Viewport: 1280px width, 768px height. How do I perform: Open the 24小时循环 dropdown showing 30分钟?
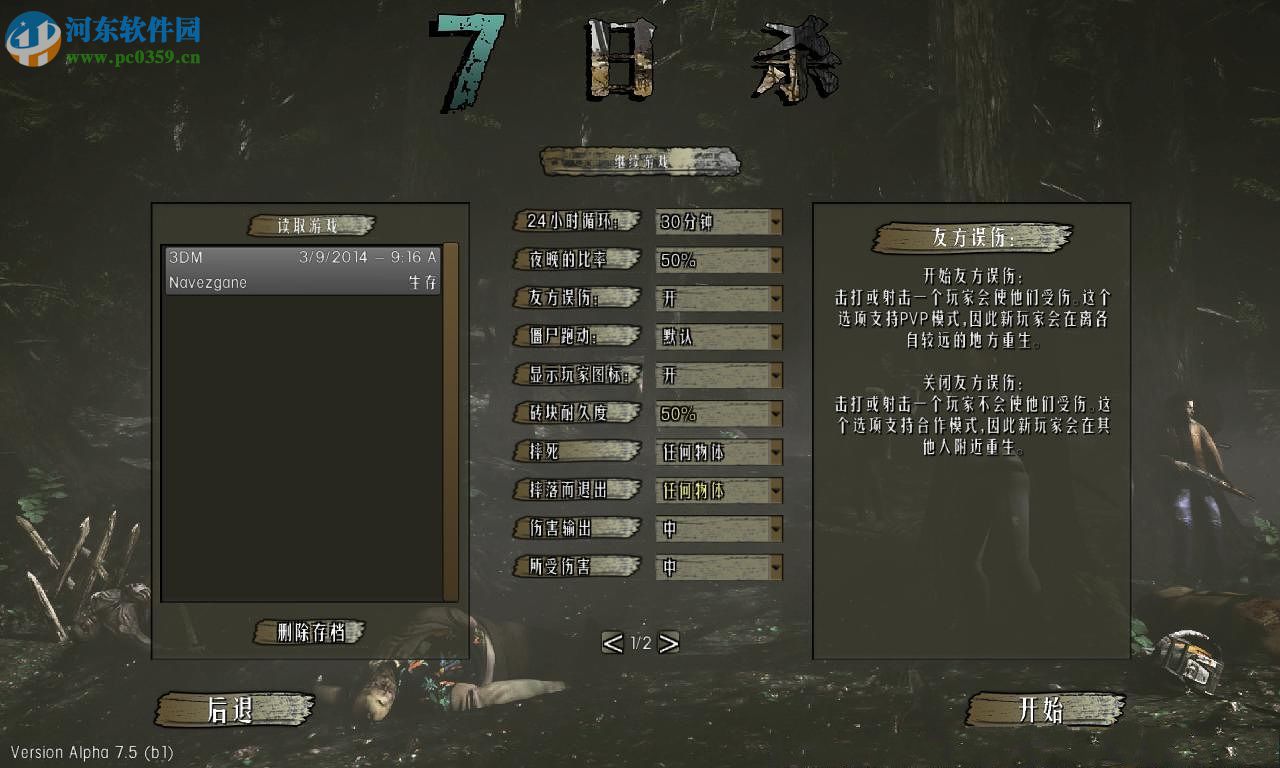(719, 222)
